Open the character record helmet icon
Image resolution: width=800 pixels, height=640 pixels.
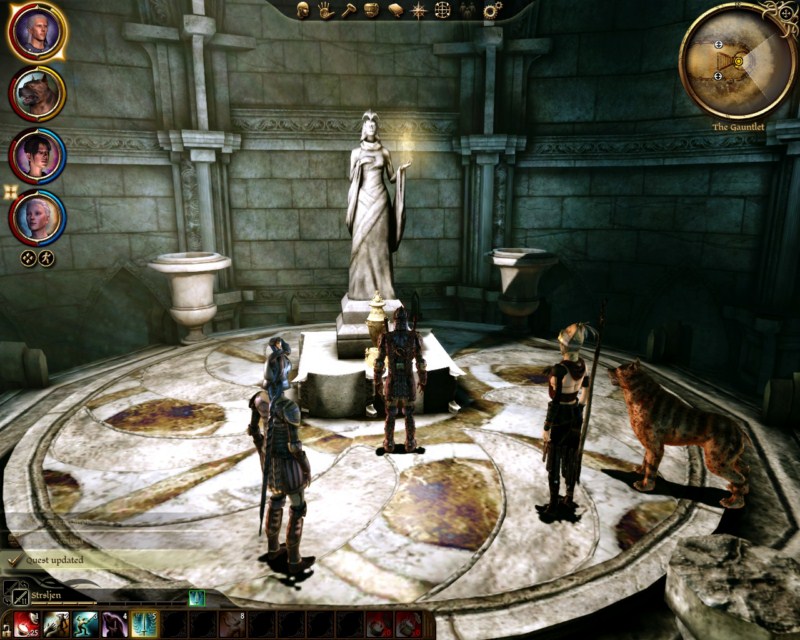tap(304, 11)
